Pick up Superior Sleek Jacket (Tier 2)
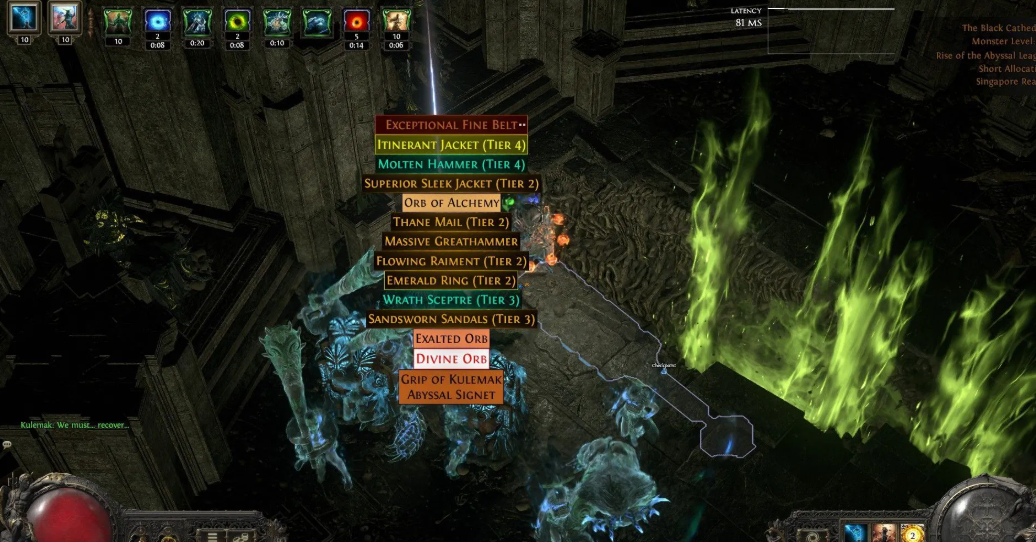Screen dimensions: 1036x542 451,184
